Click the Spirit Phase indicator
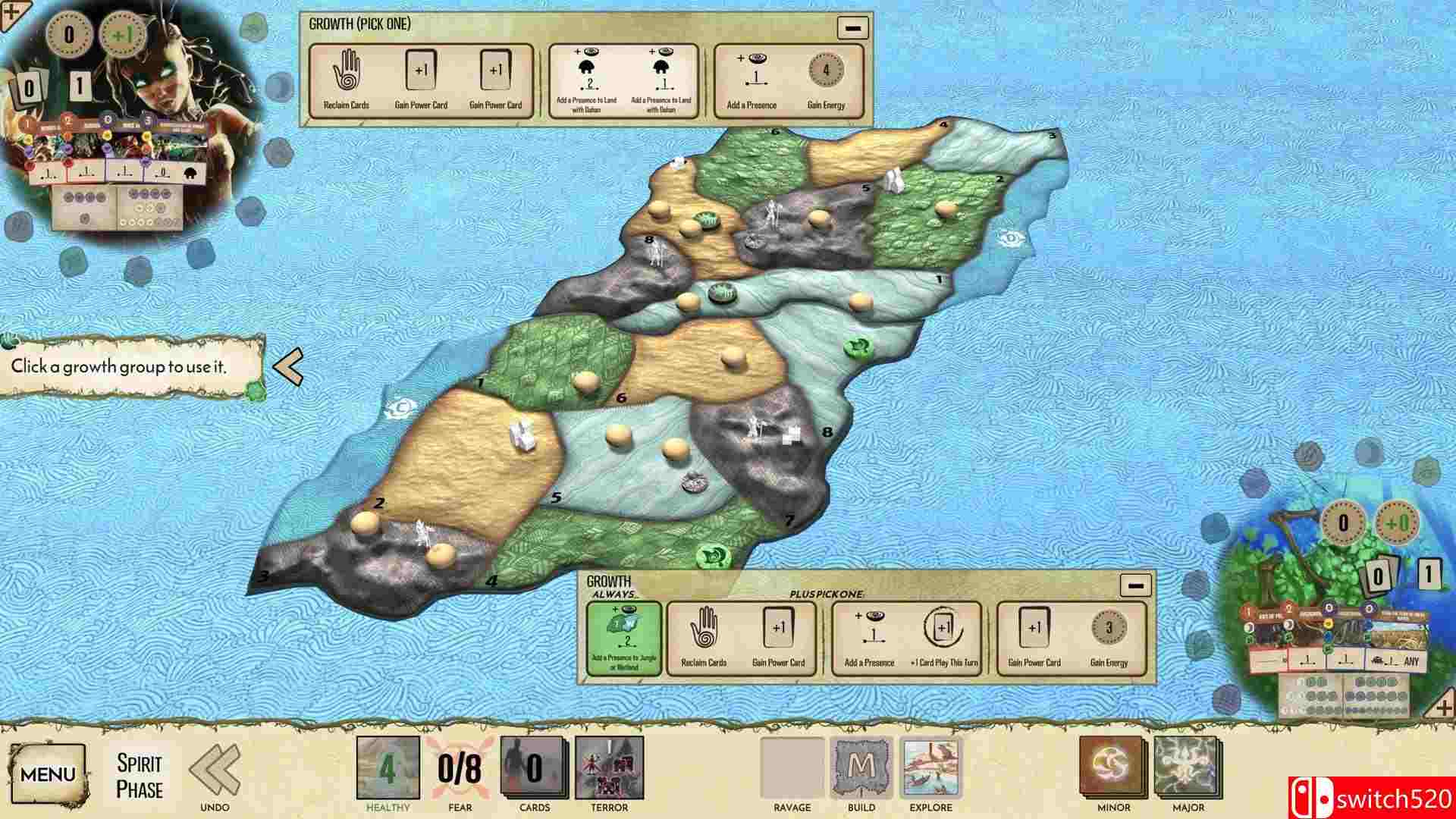Image resolution: width=1456 pixels, height=819 pixels. pyautogui.click(x=141, y=772)
